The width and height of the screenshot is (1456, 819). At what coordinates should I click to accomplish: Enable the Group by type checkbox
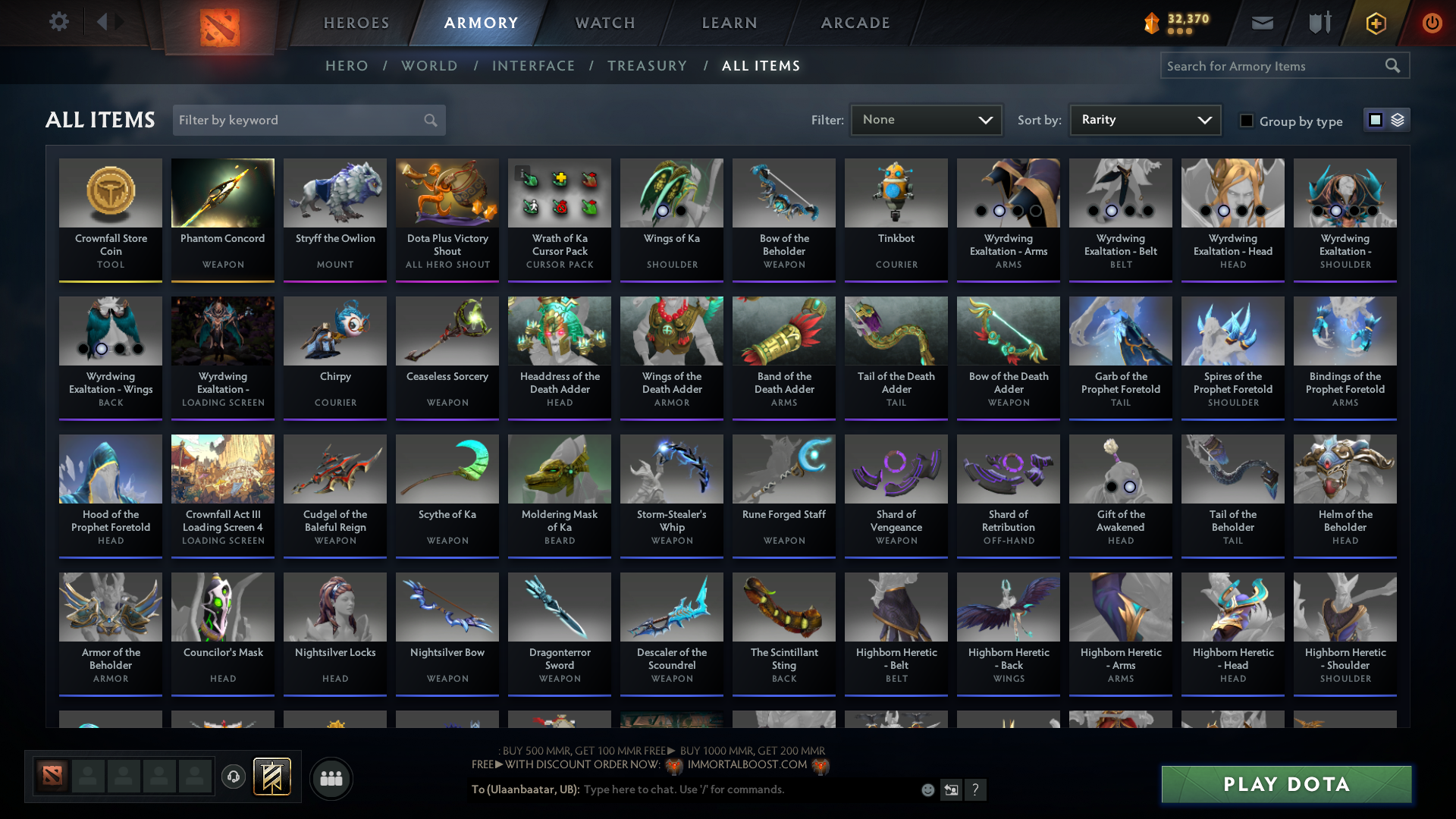tap(1247, 120)
